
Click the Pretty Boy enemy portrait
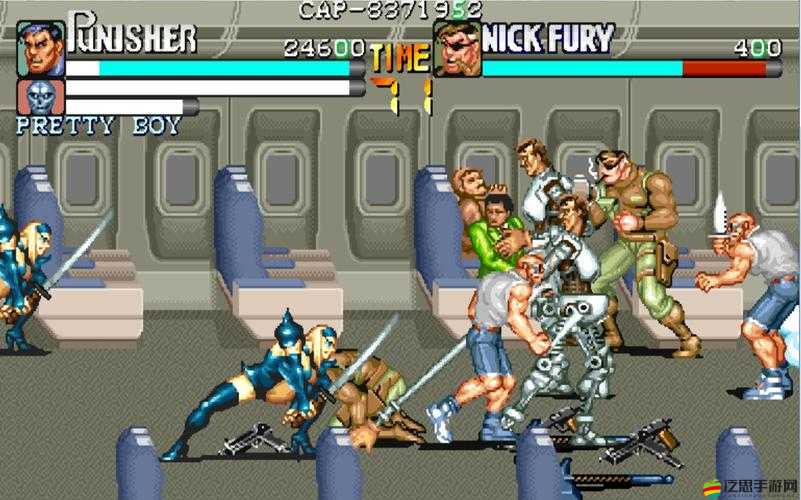click(41, 97)
